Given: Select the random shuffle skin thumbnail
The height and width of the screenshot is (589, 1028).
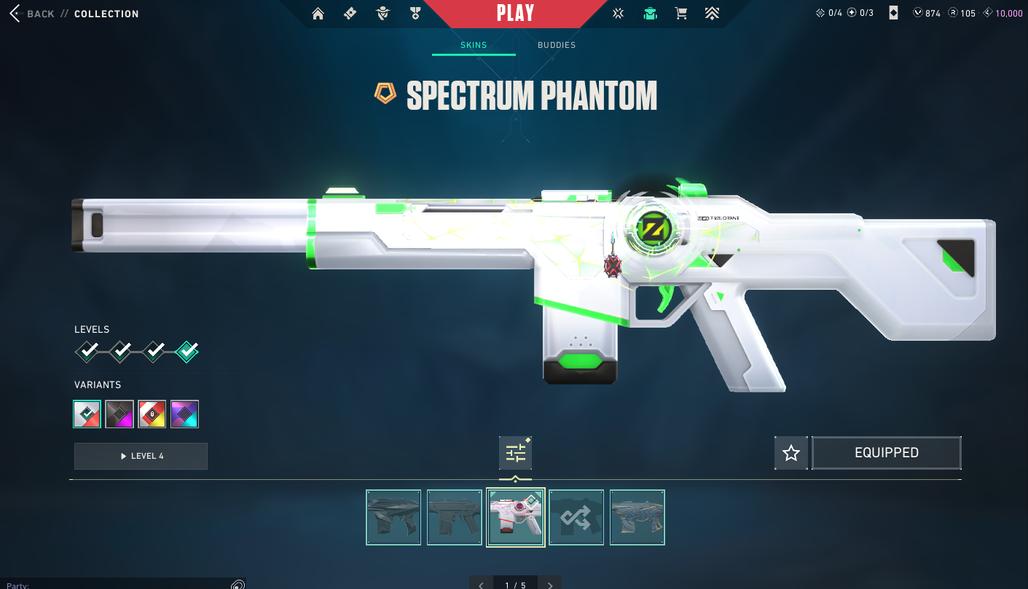Looking at the screenshot, I should click(576, 517).
